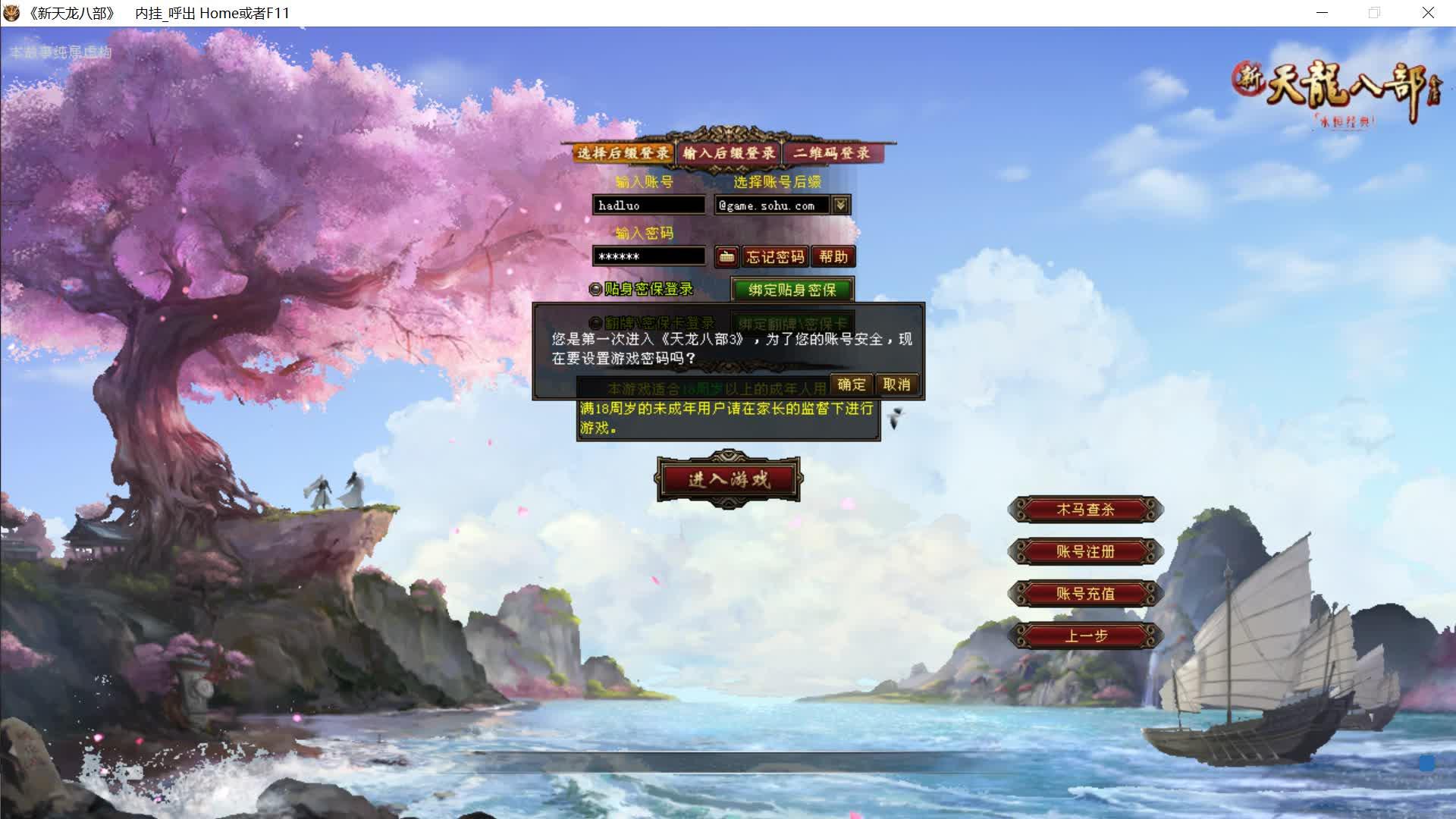
Task: Dismiss the dialog by clicking 取消
Action: pyautogui.click(x=896, y=384)
